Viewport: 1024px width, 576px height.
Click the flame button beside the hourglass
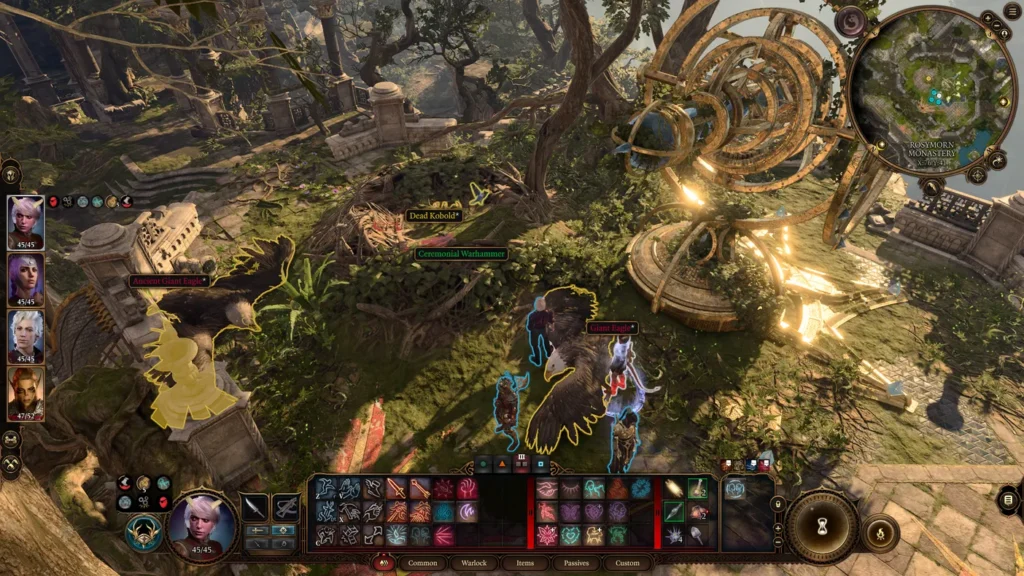click(881, 531)
